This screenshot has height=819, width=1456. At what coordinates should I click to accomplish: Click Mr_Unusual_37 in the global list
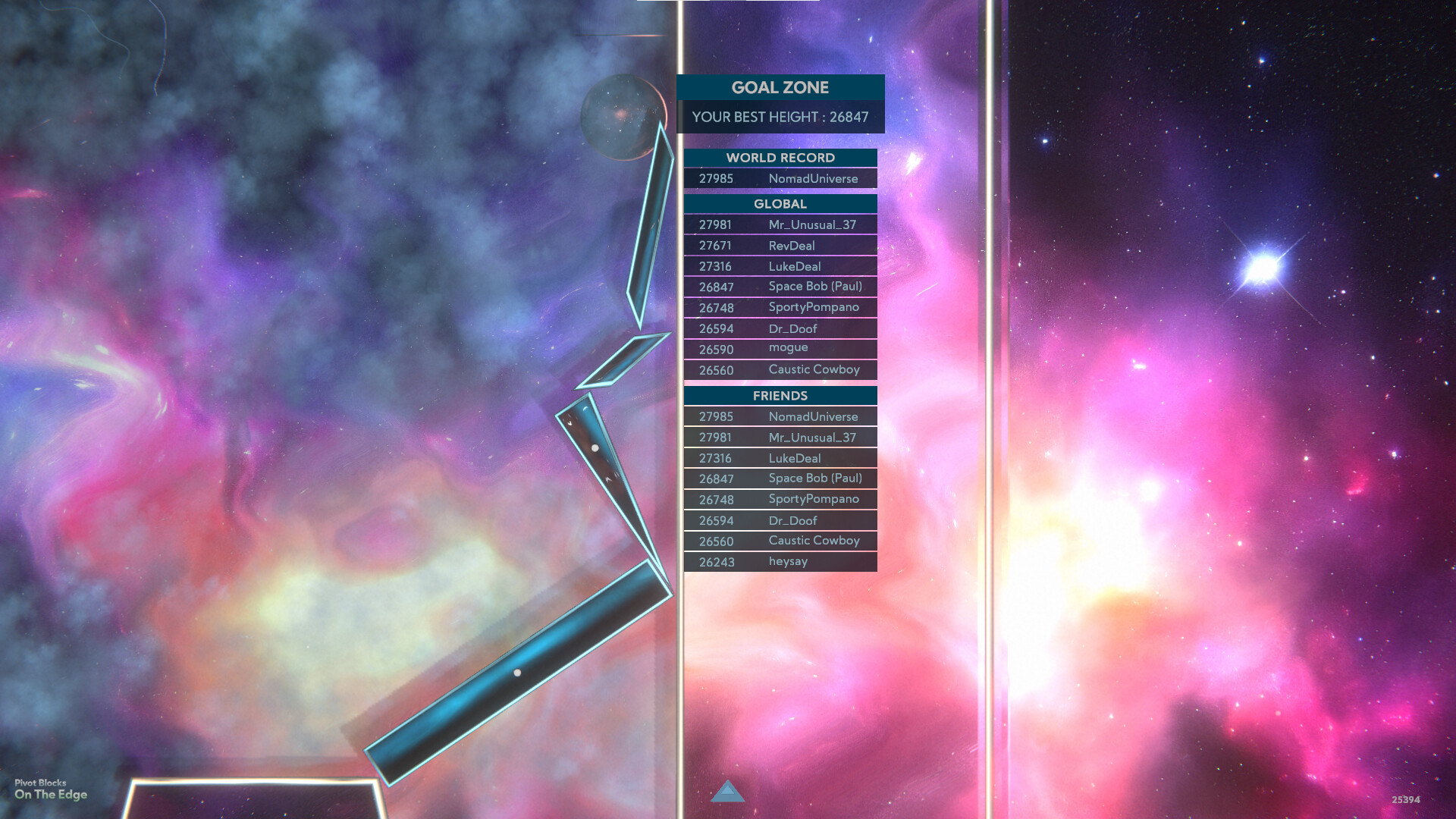(x=780, y=224)
